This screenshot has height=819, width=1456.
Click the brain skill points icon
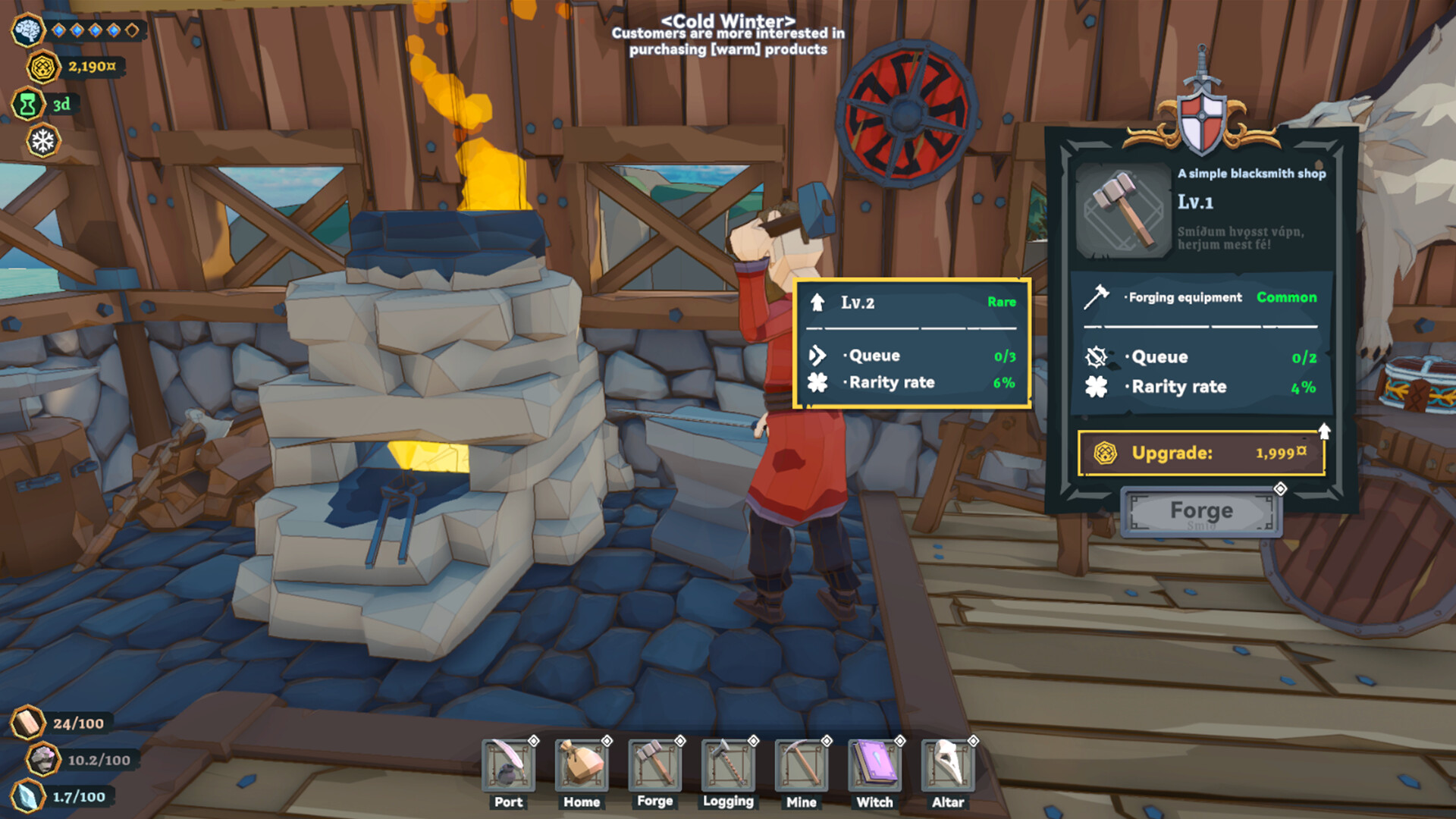pos(29,30)
